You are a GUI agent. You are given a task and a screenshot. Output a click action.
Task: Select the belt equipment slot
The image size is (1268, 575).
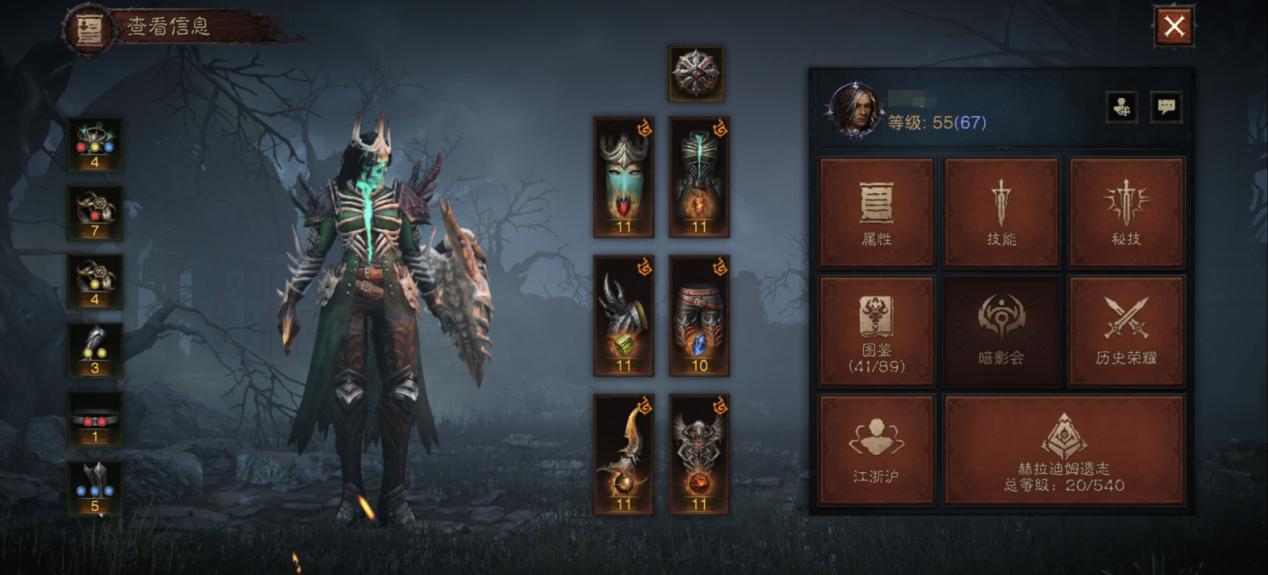(x=95, y=419)
